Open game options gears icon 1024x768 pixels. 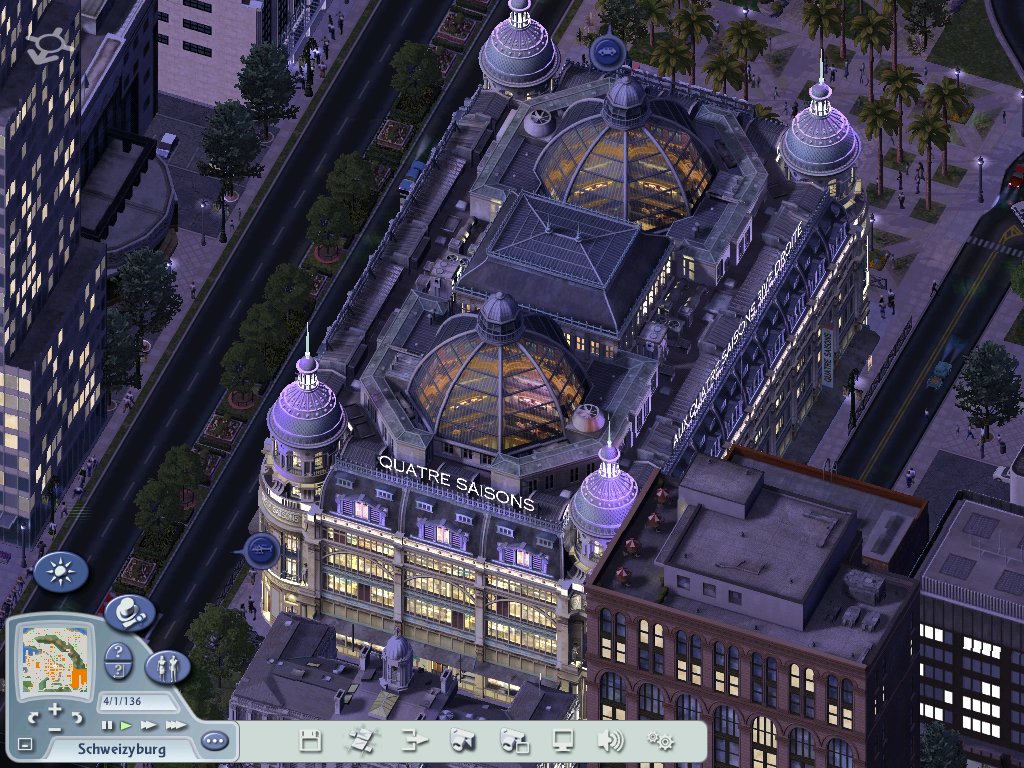(660, 741)
